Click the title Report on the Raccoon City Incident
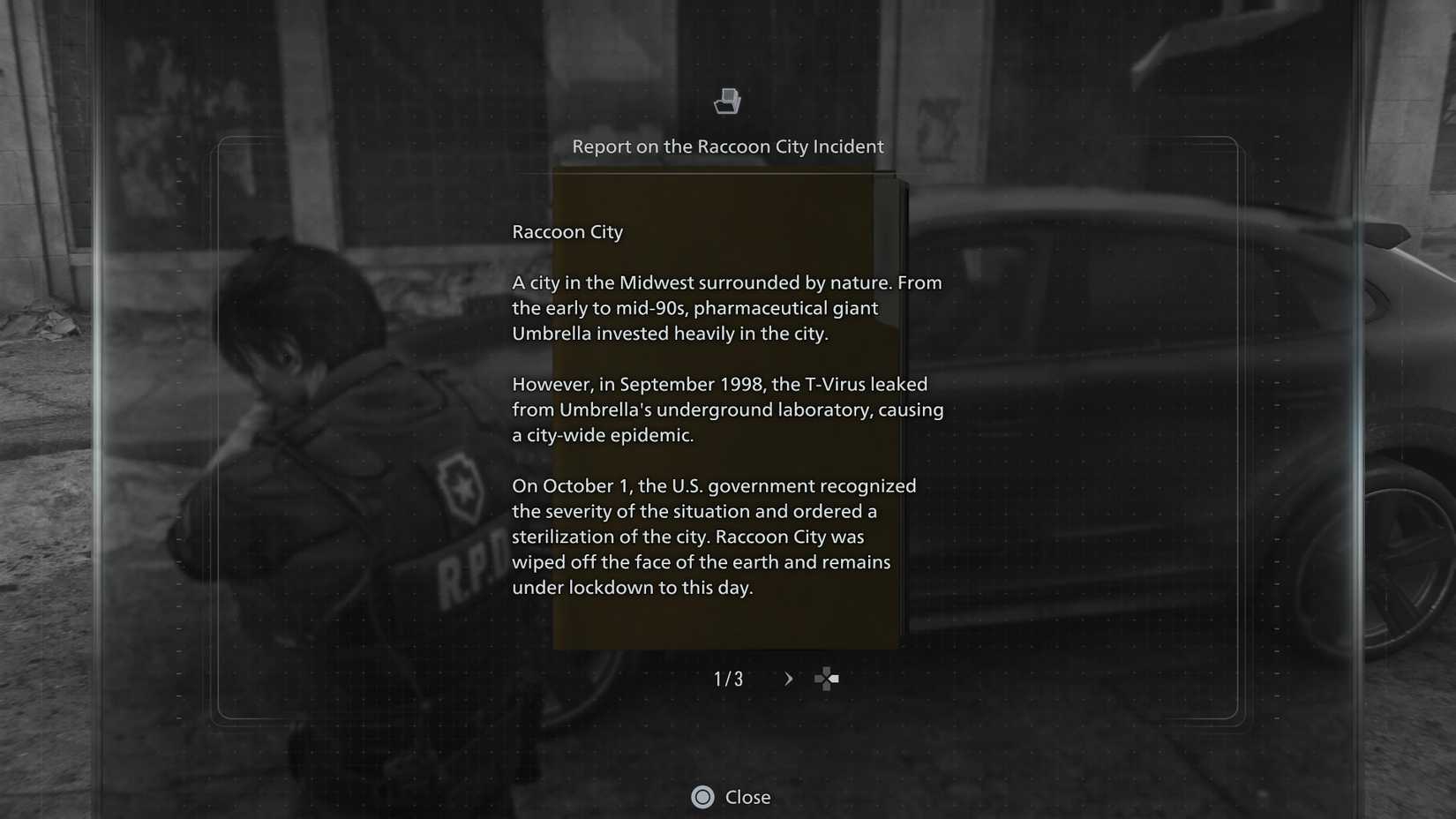This screenshot has height=819, width=1456. 729,147
